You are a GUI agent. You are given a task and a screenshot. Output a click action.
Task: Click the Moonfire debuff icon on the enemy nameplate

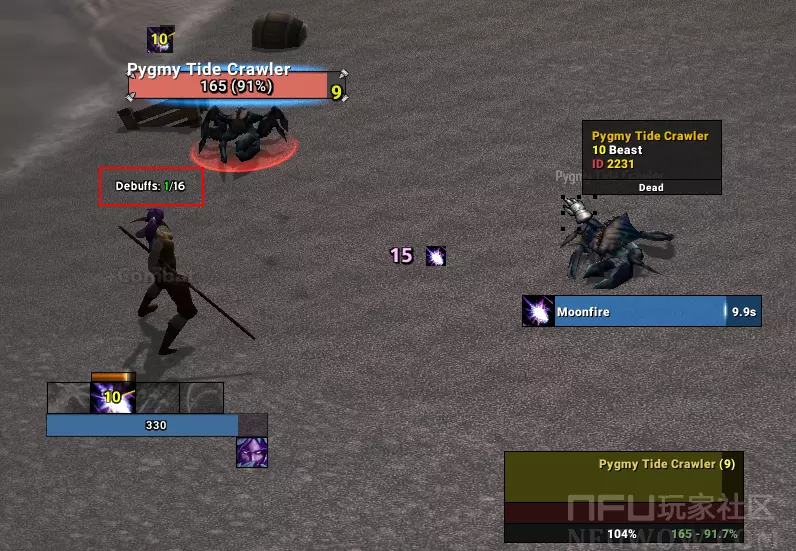point(160,40)
